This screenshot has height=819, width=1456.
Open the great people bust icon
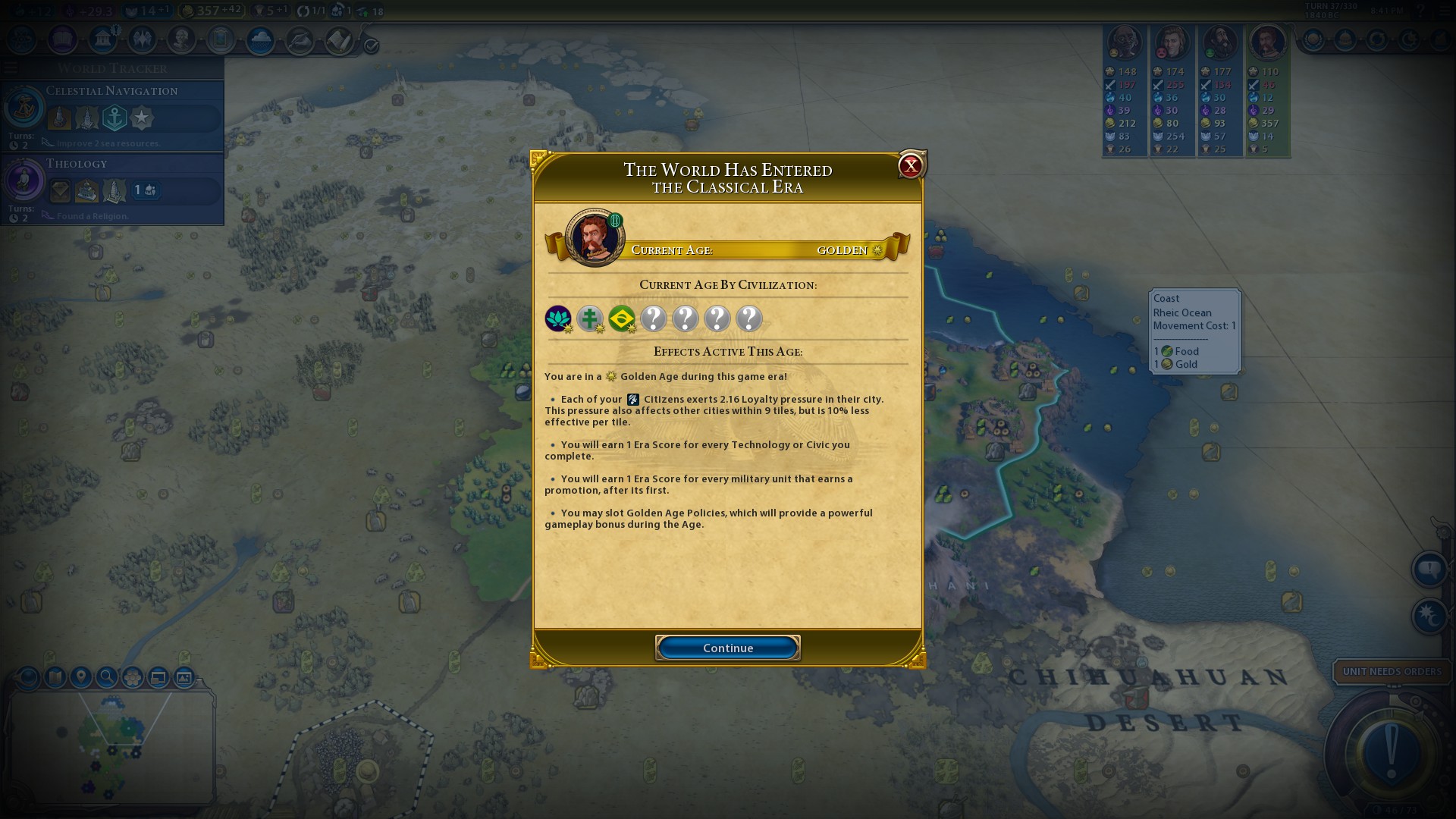pyautogui.click(x=181, y=39)
